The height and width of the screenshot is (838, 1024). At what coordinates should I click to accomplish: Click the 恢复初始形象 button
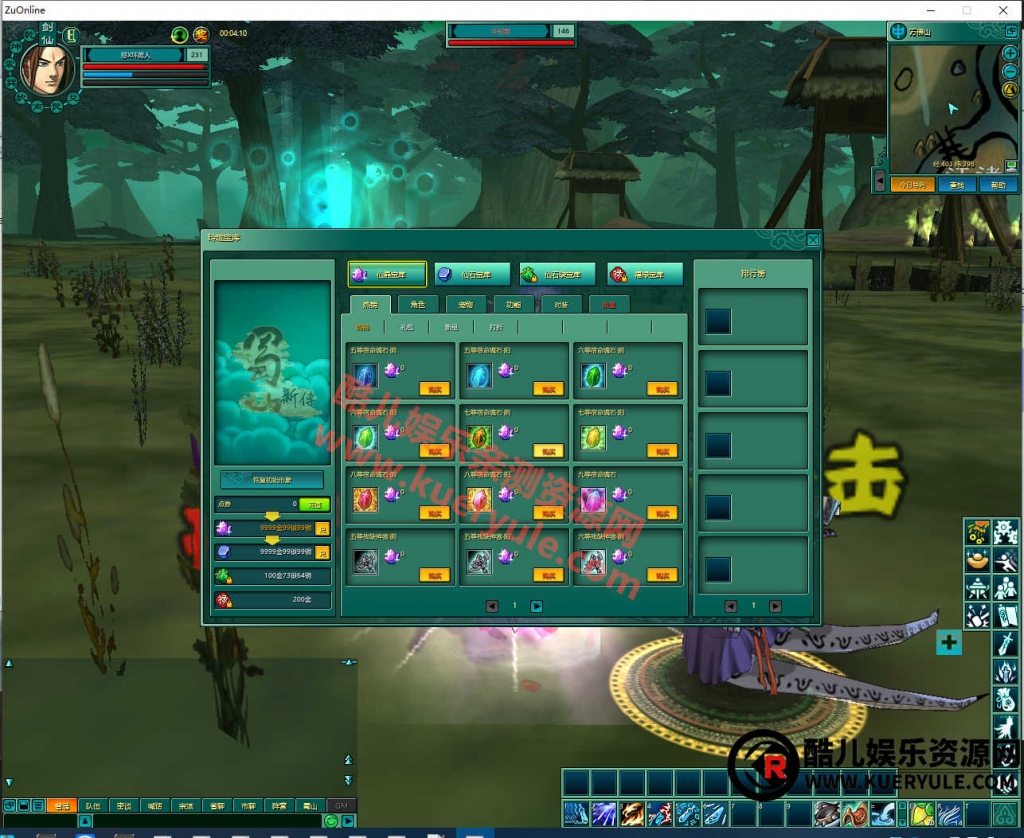click(x=271, y=480)
